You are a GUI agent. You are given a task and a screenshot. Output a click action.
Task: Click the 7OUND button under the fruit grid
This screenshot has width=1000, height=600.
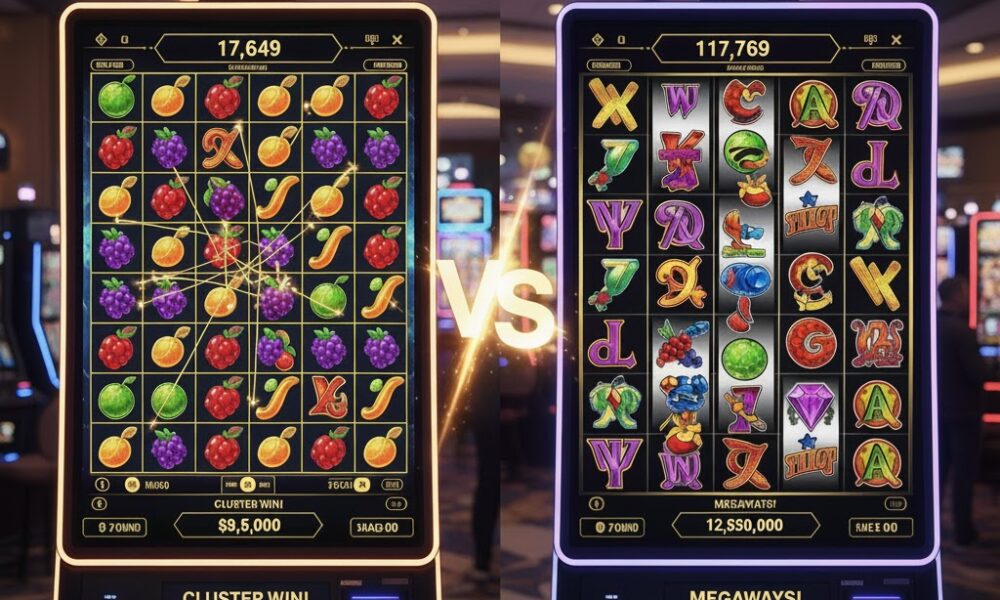pyautogui.click(x=114, y=527)
